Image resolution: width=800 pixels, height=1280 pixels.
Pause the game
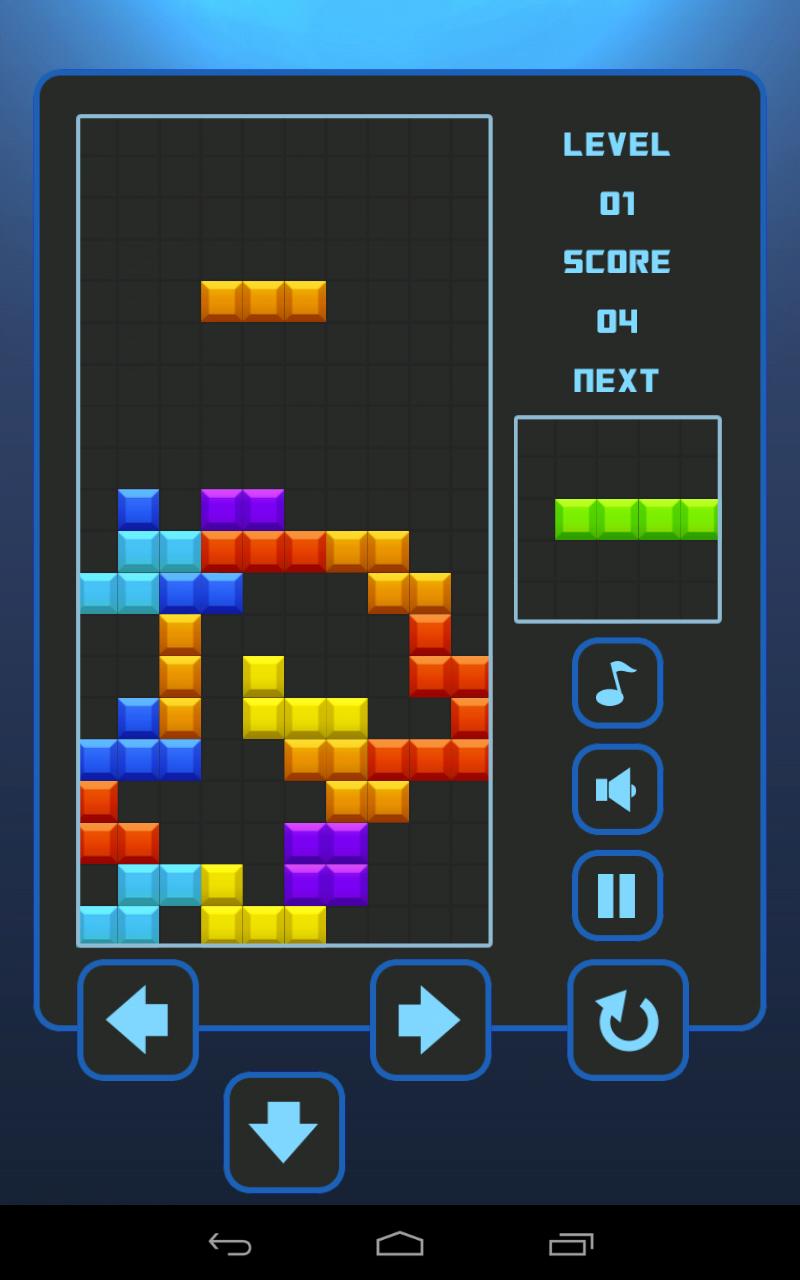pos(617,895)
